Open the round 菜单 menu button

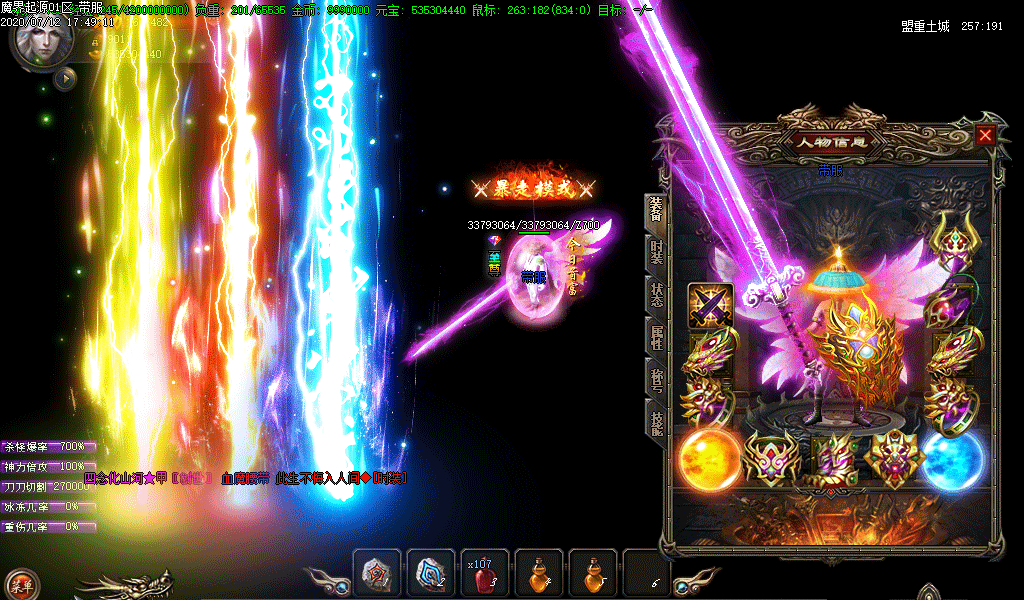point(20,585)
